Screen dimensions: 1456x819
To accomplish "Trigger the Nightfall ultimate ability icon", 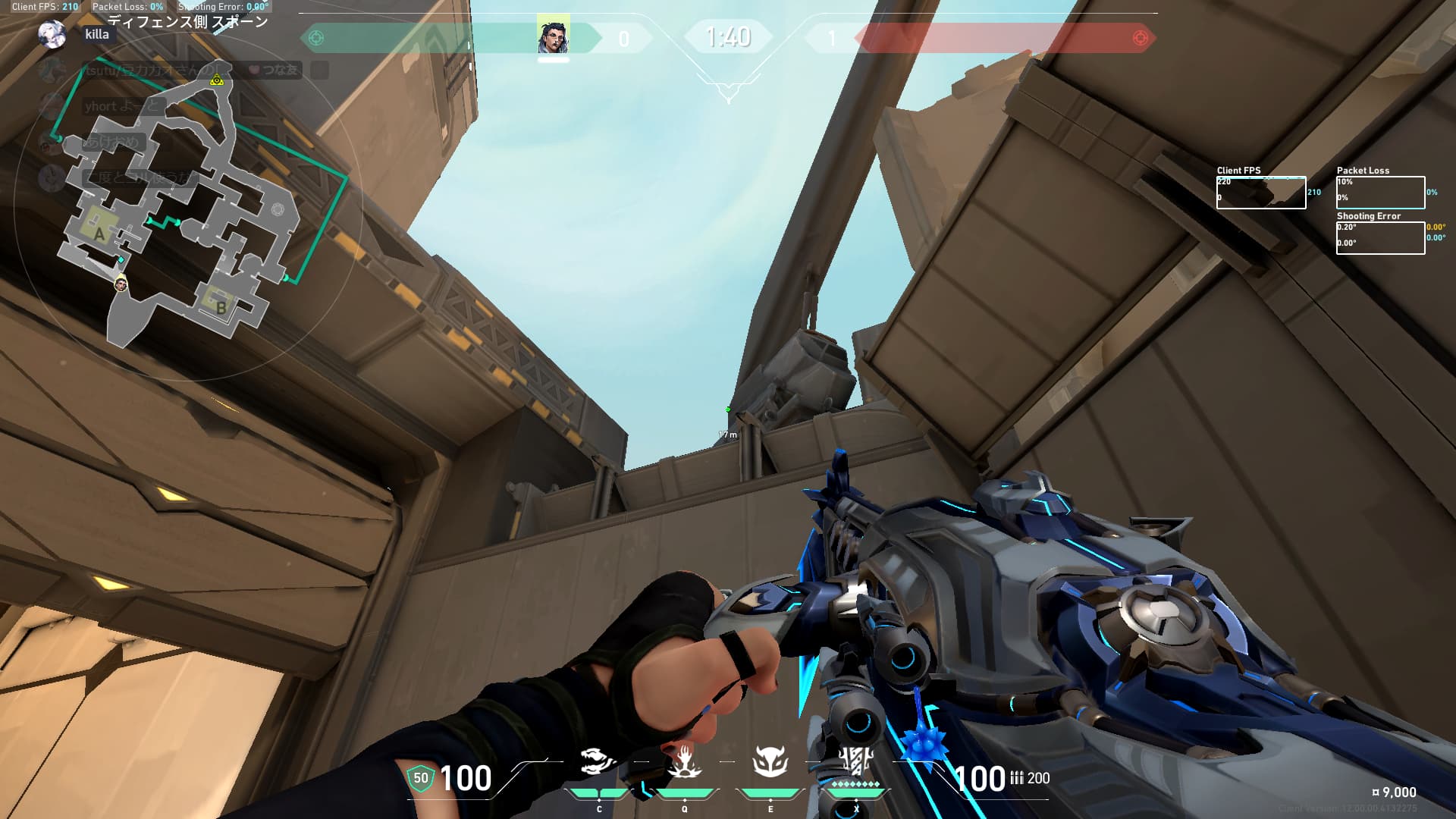I will pos(856,761).
